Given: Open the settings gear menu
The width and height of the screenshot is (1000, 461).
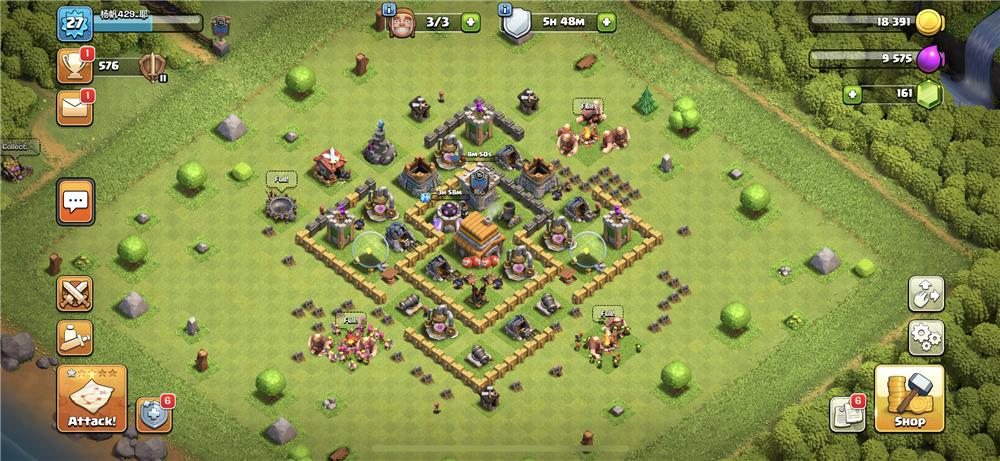Looking at the screenshot, I should point(926,337).
